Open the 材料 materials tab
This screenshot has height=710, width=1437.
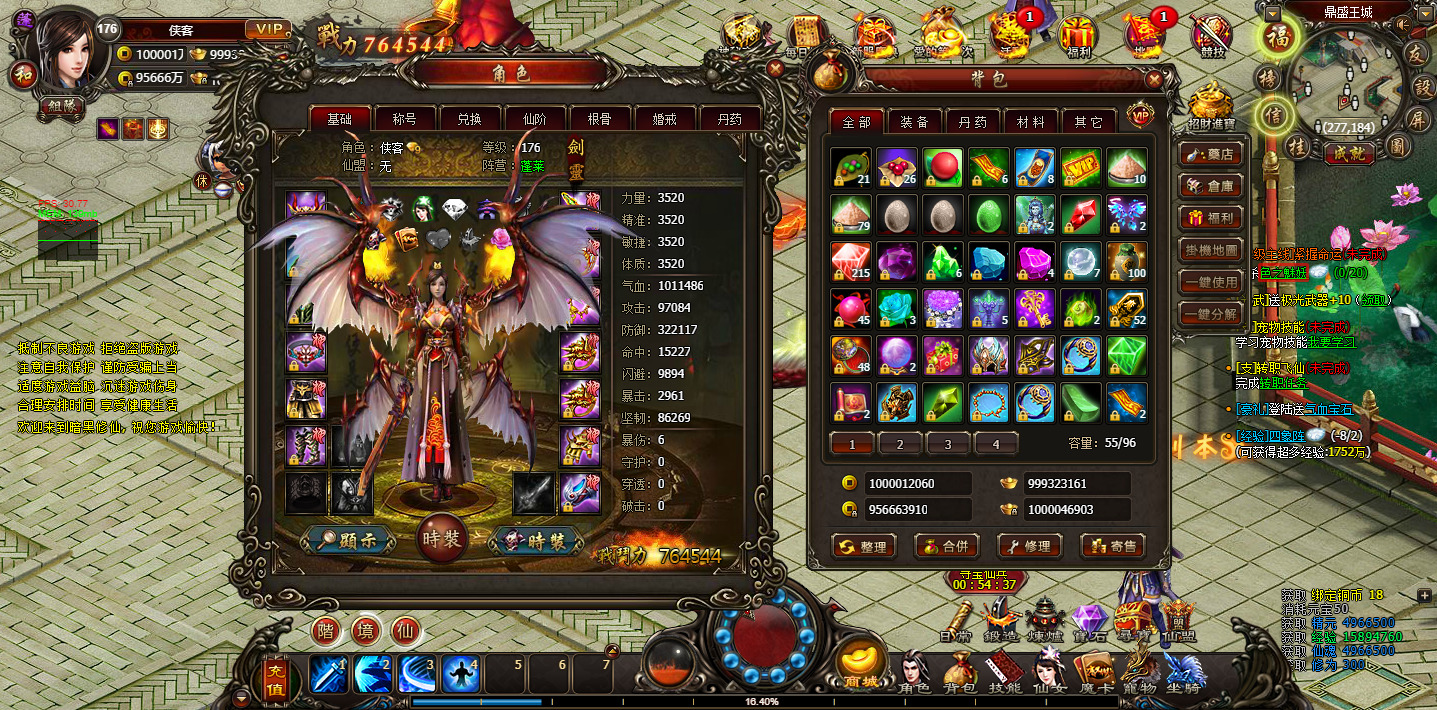pos(1030,122)
